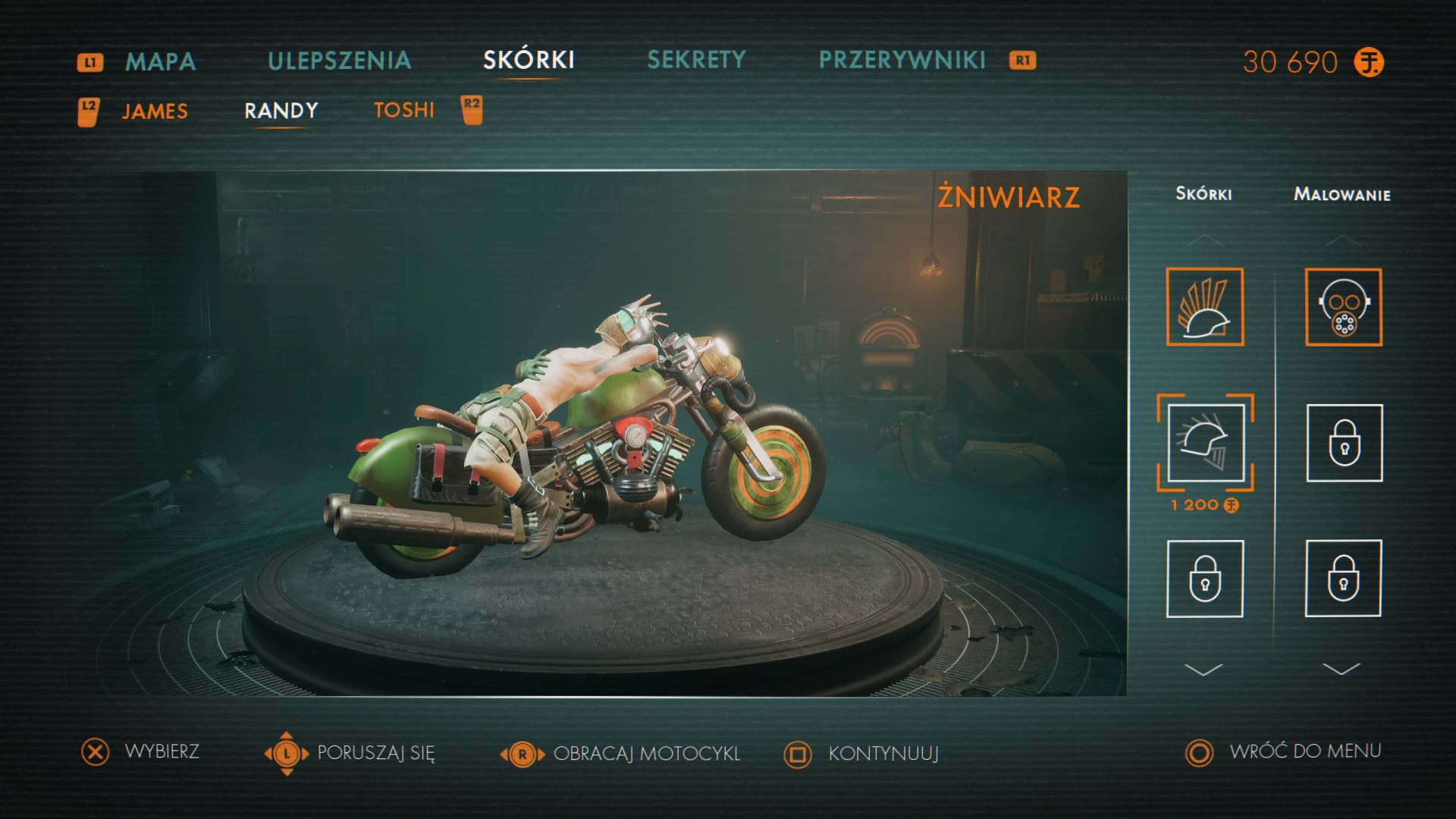Open the Przerywniki tab
1456x819 pixels.
pyautogui.click(x=902, y=60)
